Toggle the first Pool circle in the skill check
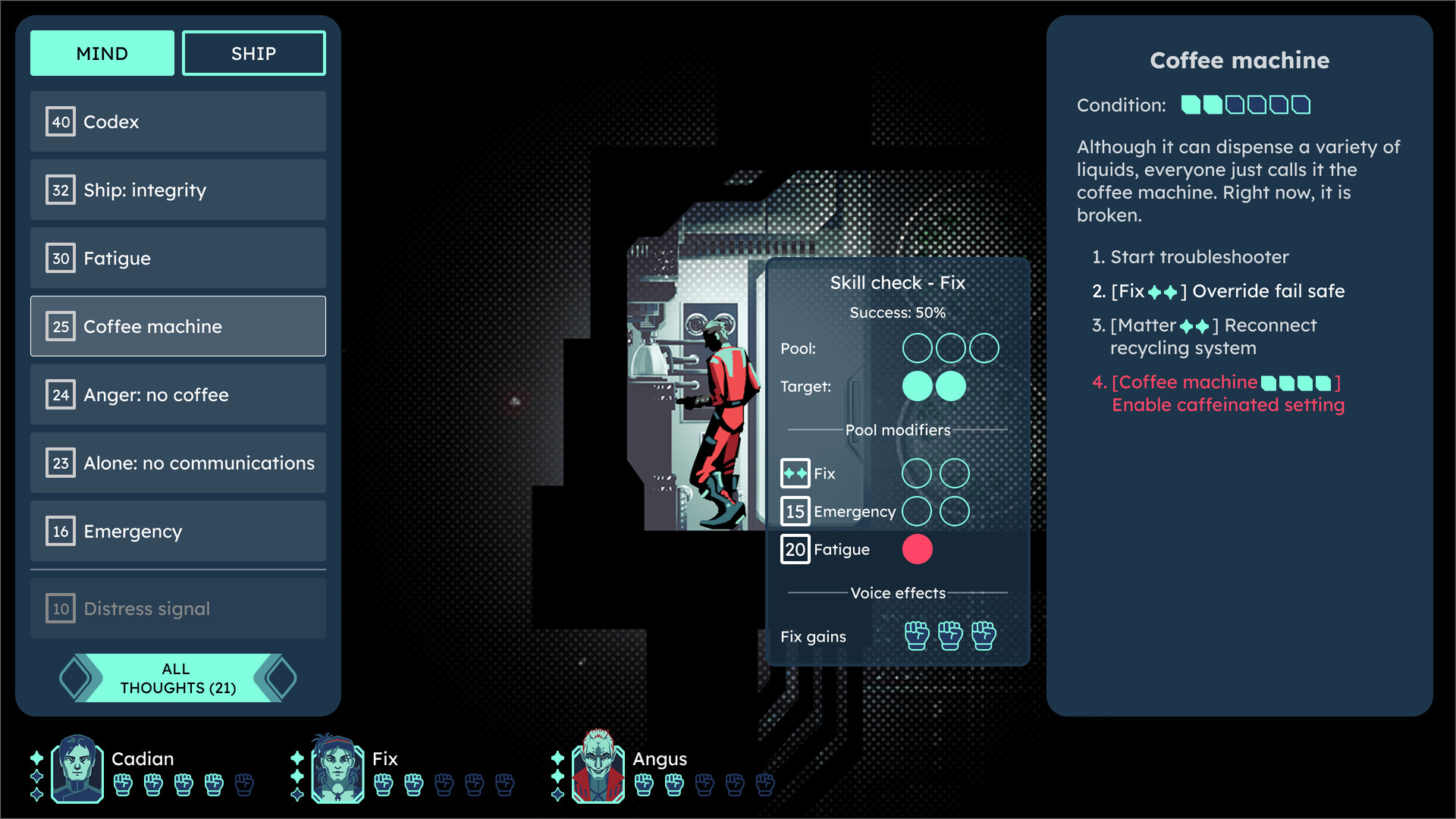Screen dimensions: 1456x819 pos(919,348)
